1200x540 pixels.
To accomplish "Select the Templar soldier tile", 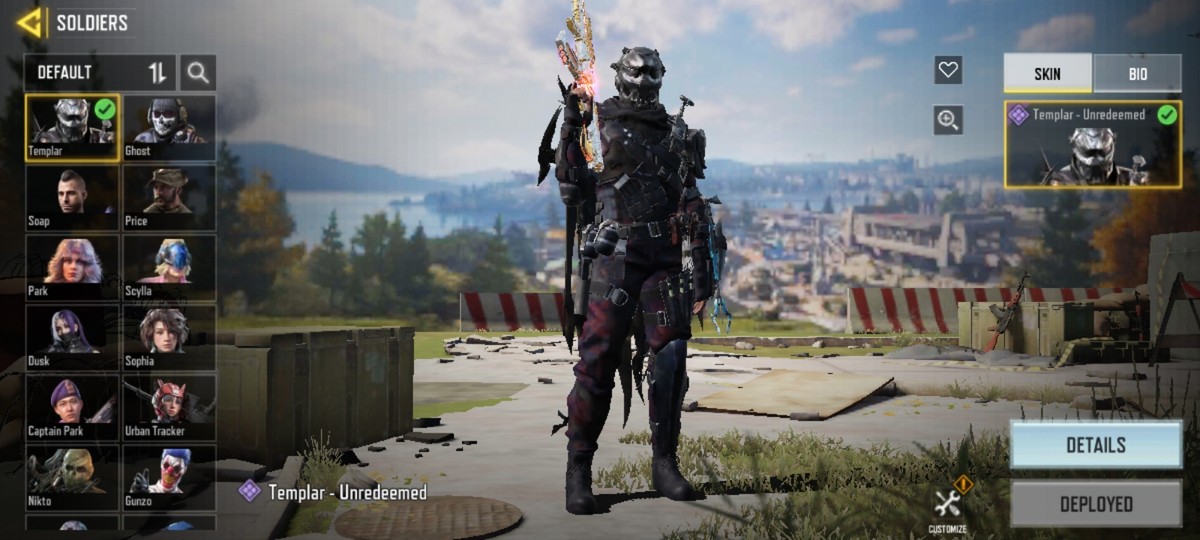I will coord(73,127).
